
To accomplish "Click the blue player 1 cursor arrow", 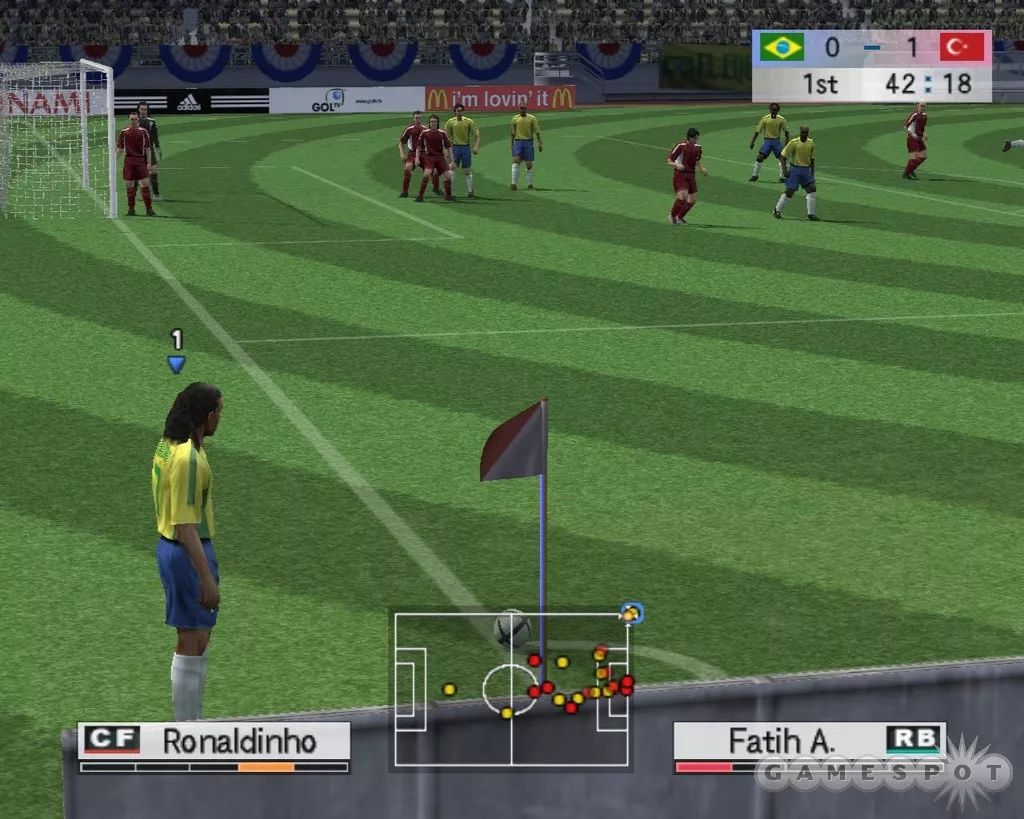I will (x=176, y=365).
